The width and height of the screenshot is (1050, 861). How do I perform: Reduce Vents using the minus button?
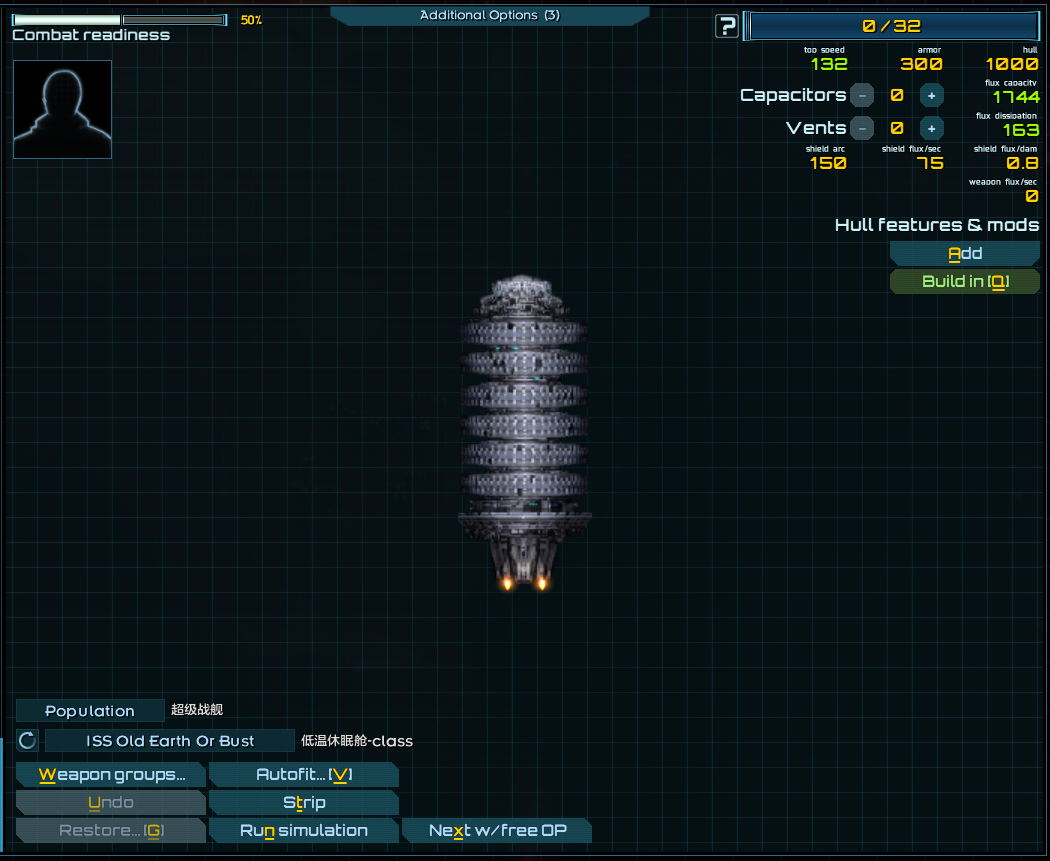pyautogui.click(x=862, y=128)
